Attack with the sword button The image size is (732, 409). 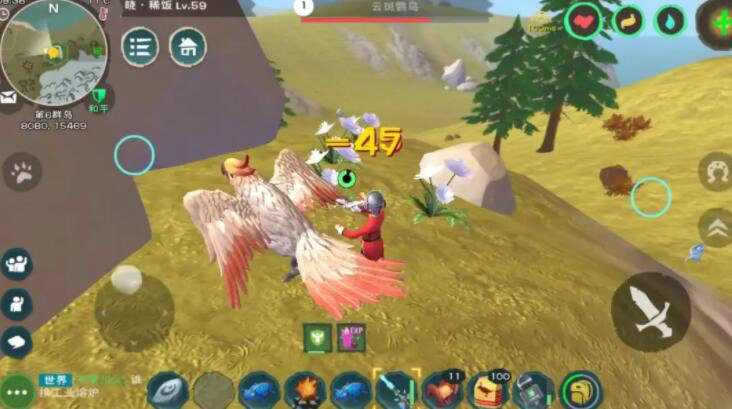pos(650,311)
